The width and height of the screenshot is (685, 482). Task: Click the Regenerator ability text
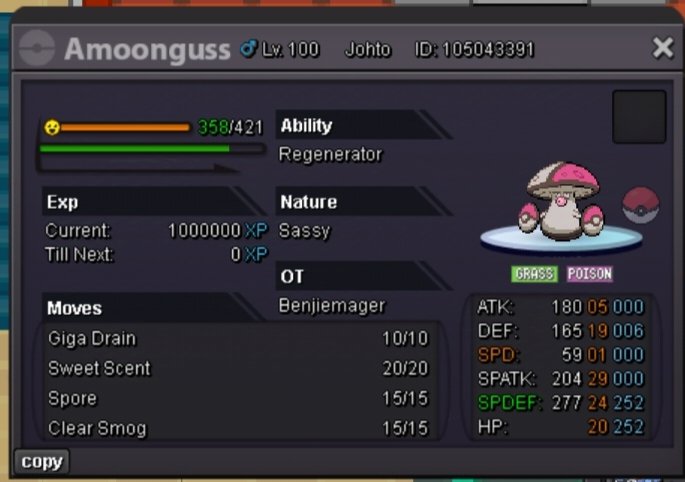331,155
